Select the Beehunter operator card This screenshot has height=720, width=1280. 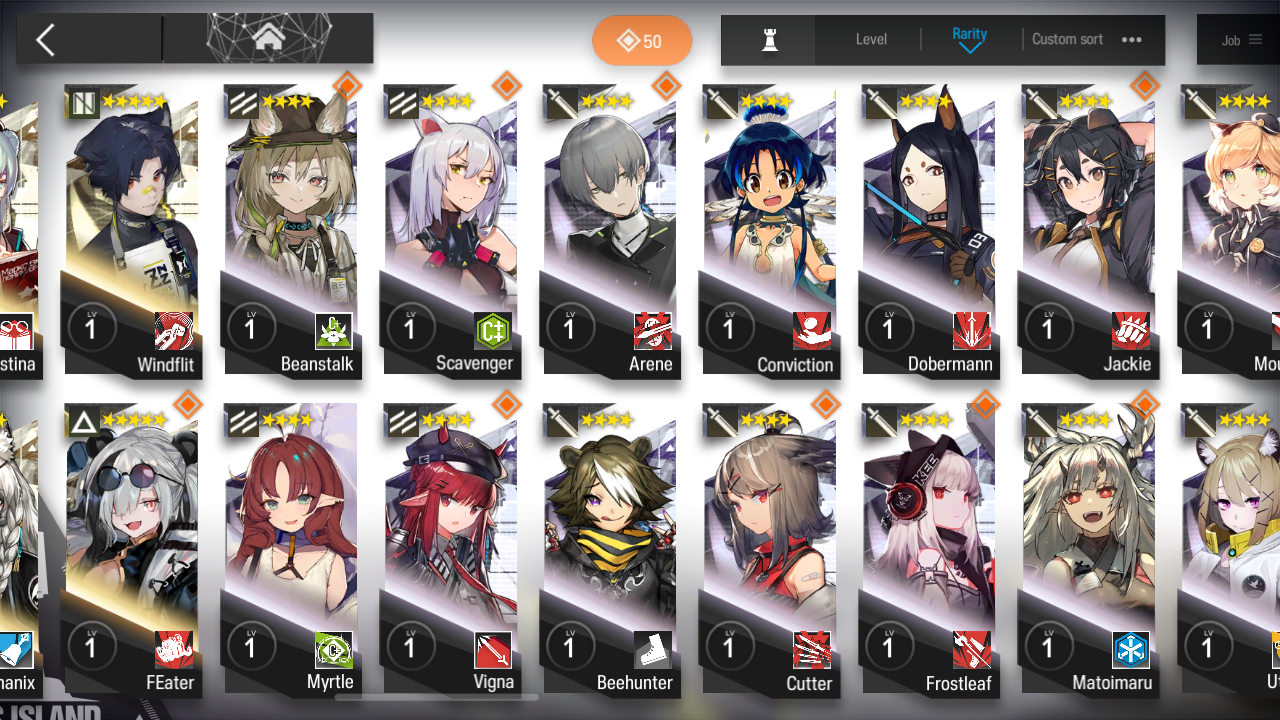pos(610,548)
